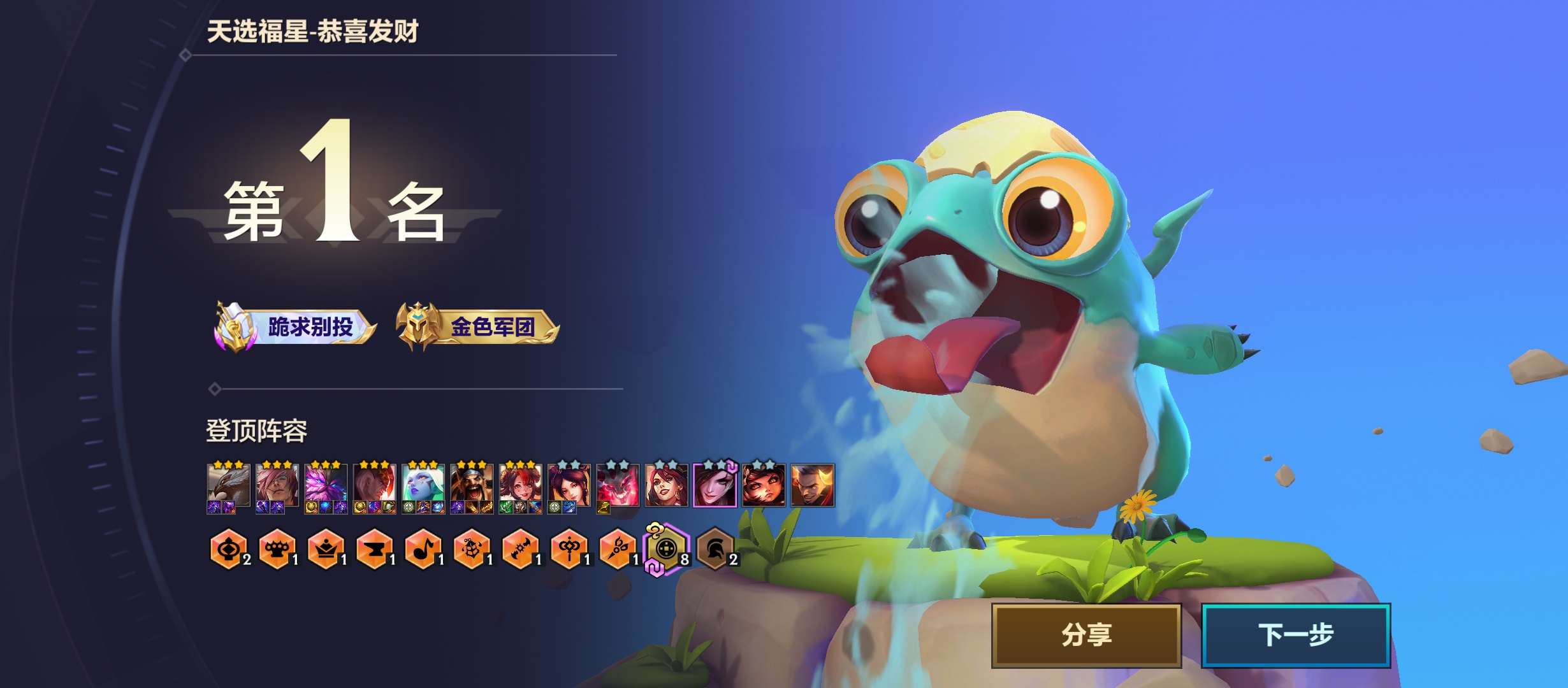Screen dimensions: 1568x688
Task: View the purple-feathered champion portrait
Action: [326, 485]
